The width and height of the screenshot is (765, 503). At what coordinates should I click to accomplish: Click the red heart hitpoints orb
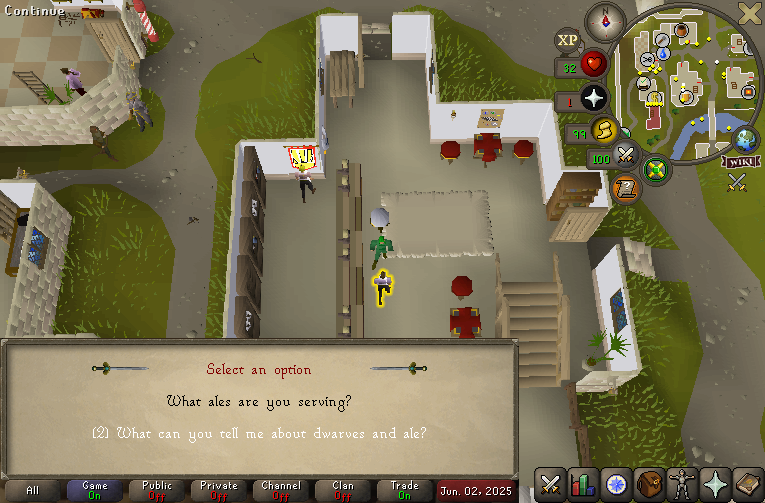596,65
